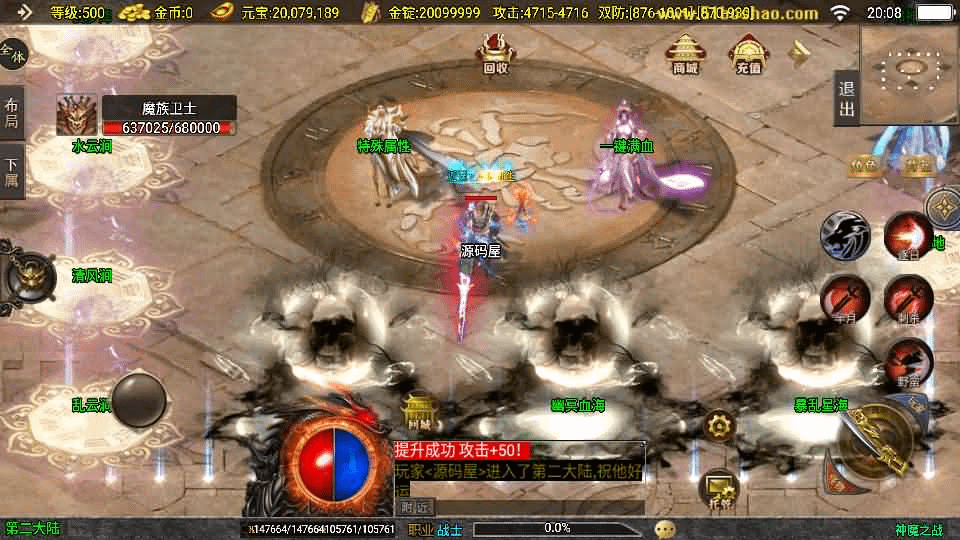This screenshot has width=960, height=540.
Task: Click the 退出 exit button
Action: coord(846,98)
